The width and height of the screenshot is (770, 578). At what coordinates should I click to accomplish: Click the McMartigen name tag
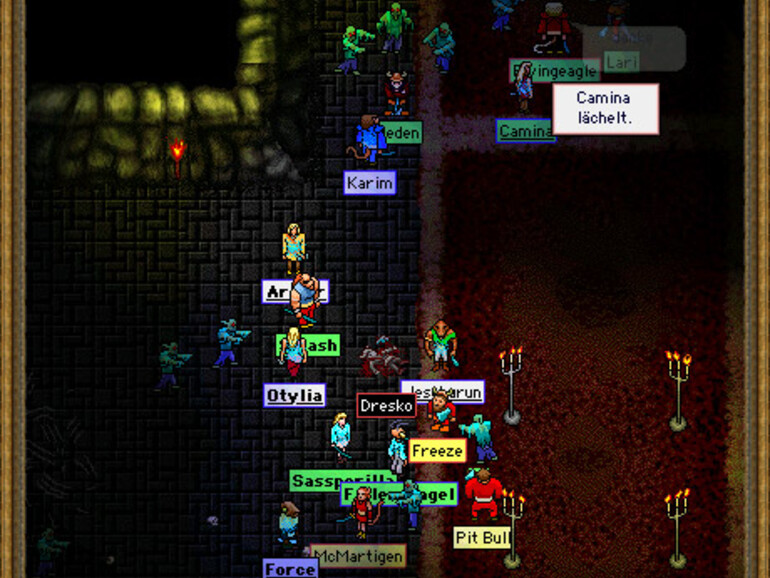point(357,555)
